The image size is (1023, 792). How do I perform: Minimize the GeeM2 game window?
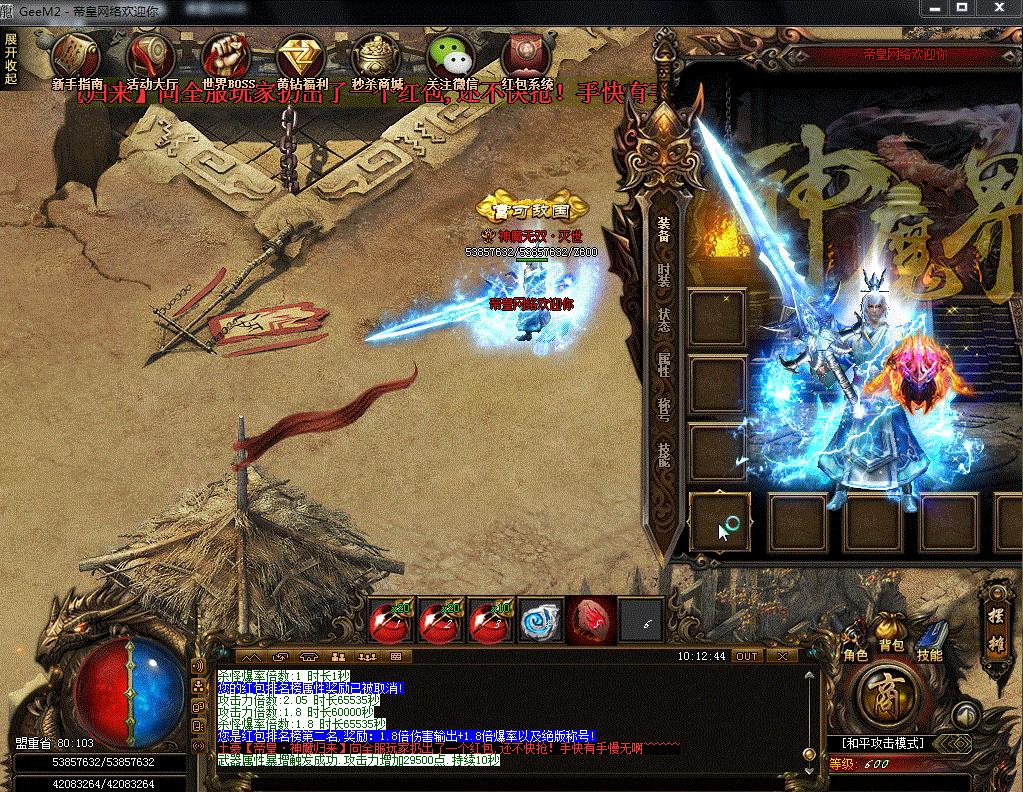936,8
